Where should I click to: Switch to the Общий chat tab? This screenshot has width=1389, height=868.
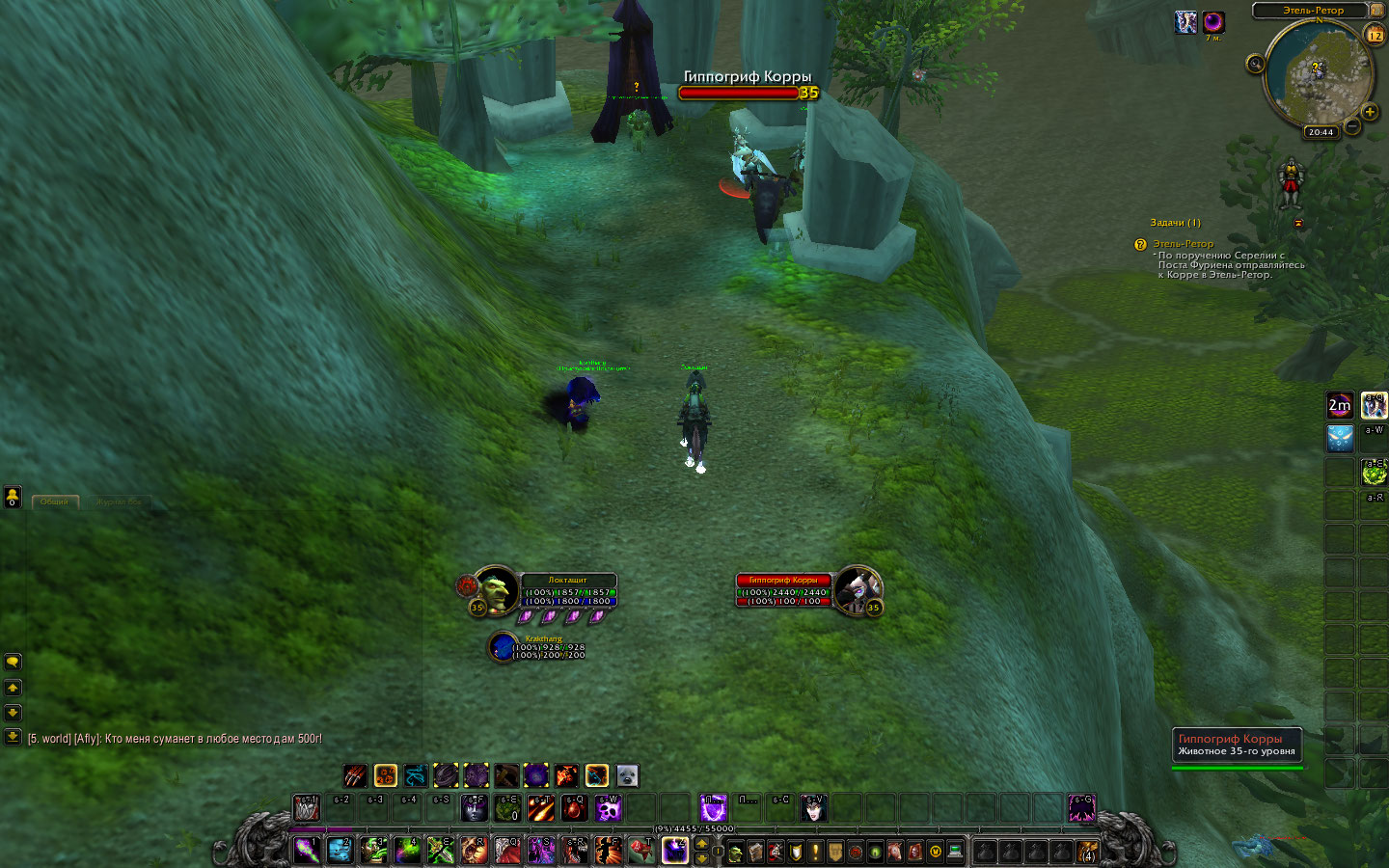pos(55,502)
